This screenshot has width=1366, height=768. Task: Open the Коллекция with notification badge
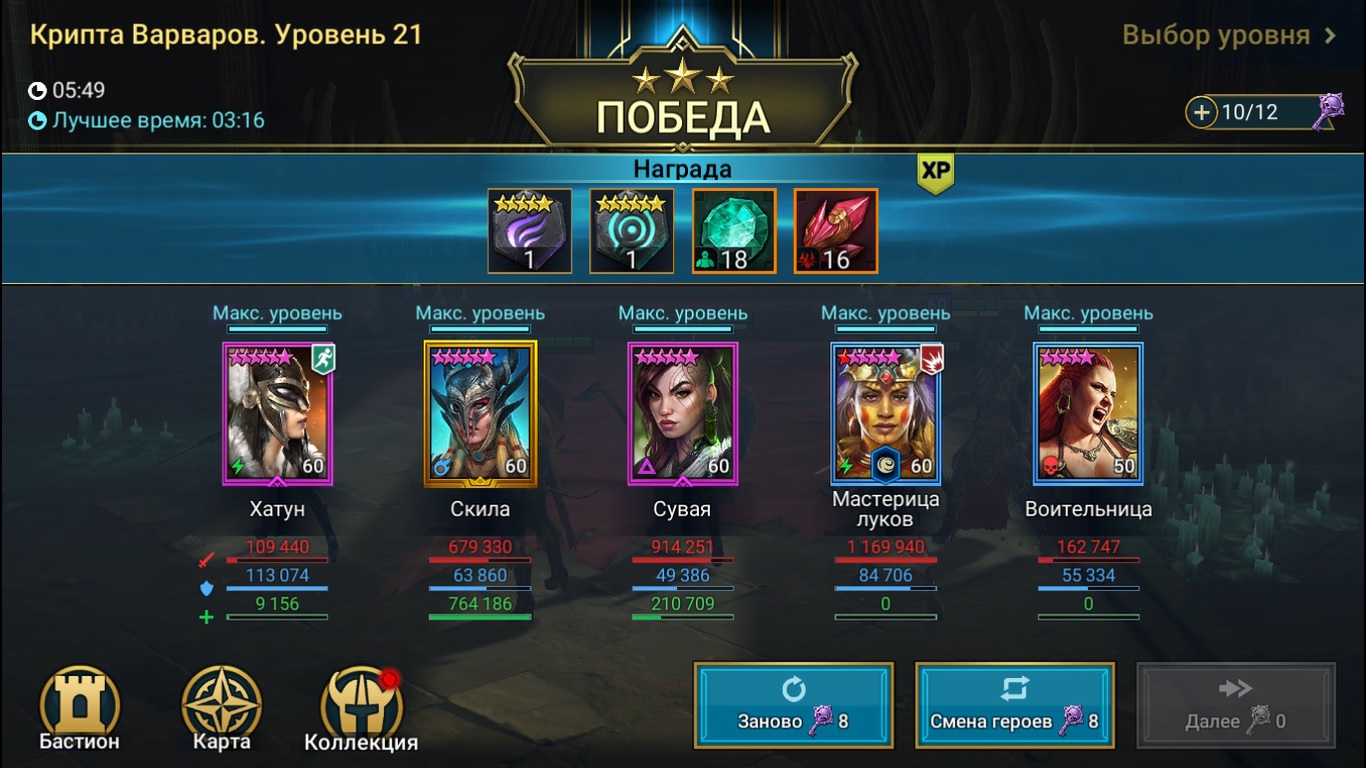tap(363, 703)
